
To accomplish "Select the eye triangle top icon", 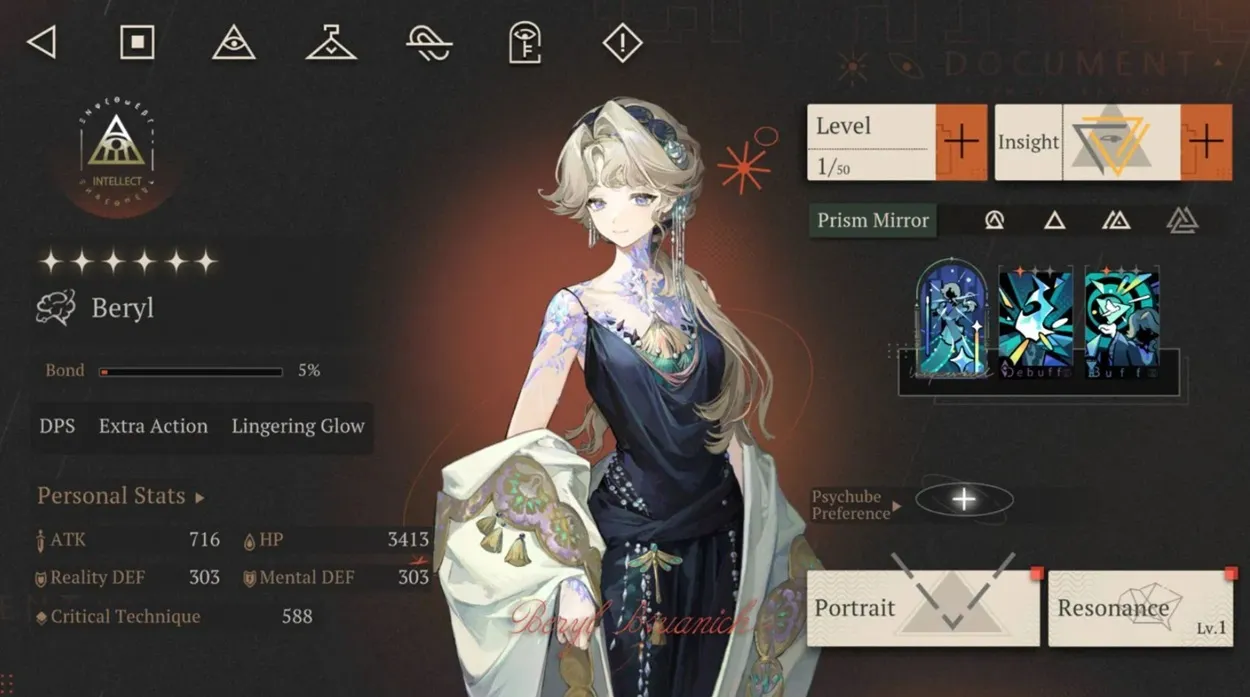I will (234, 43).
